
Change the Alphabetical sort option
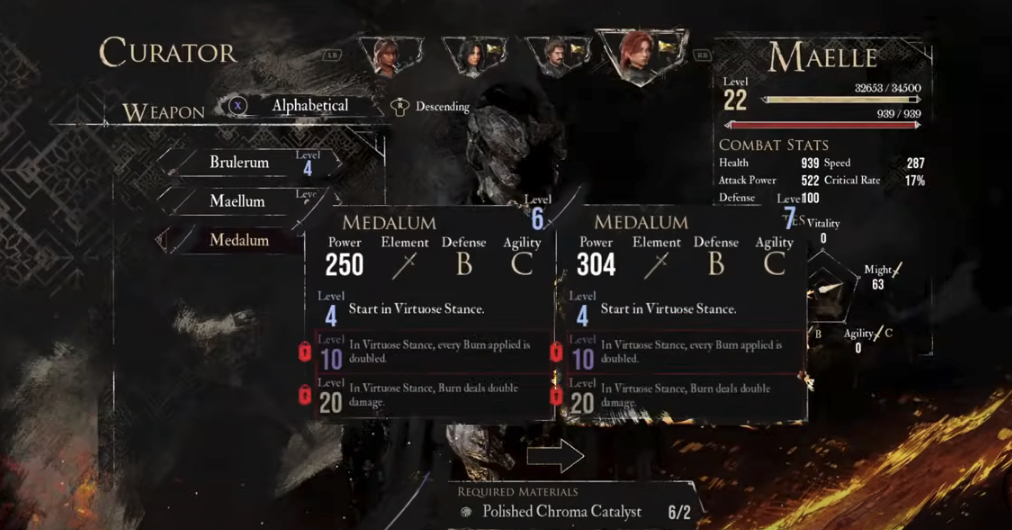pyautogui.click(x=309, y=105)
